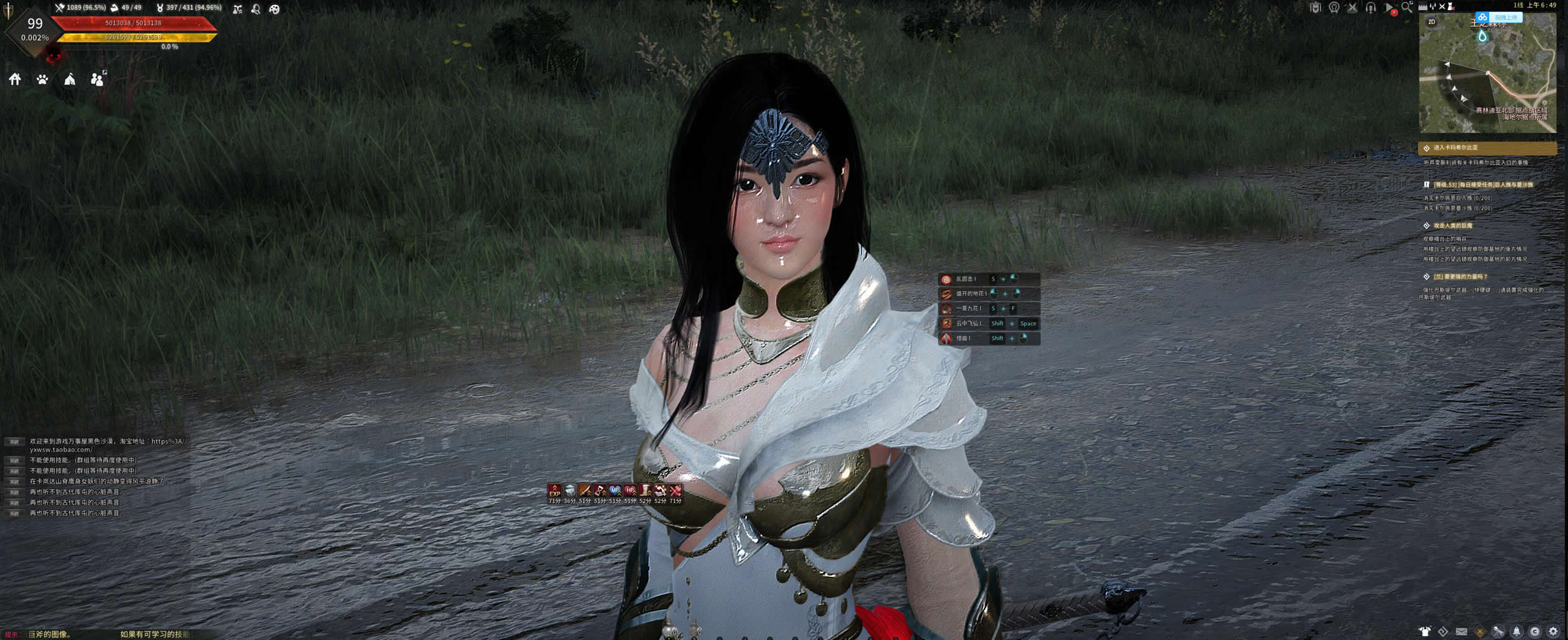Click the tent camp icon

(x=70, y=79)
